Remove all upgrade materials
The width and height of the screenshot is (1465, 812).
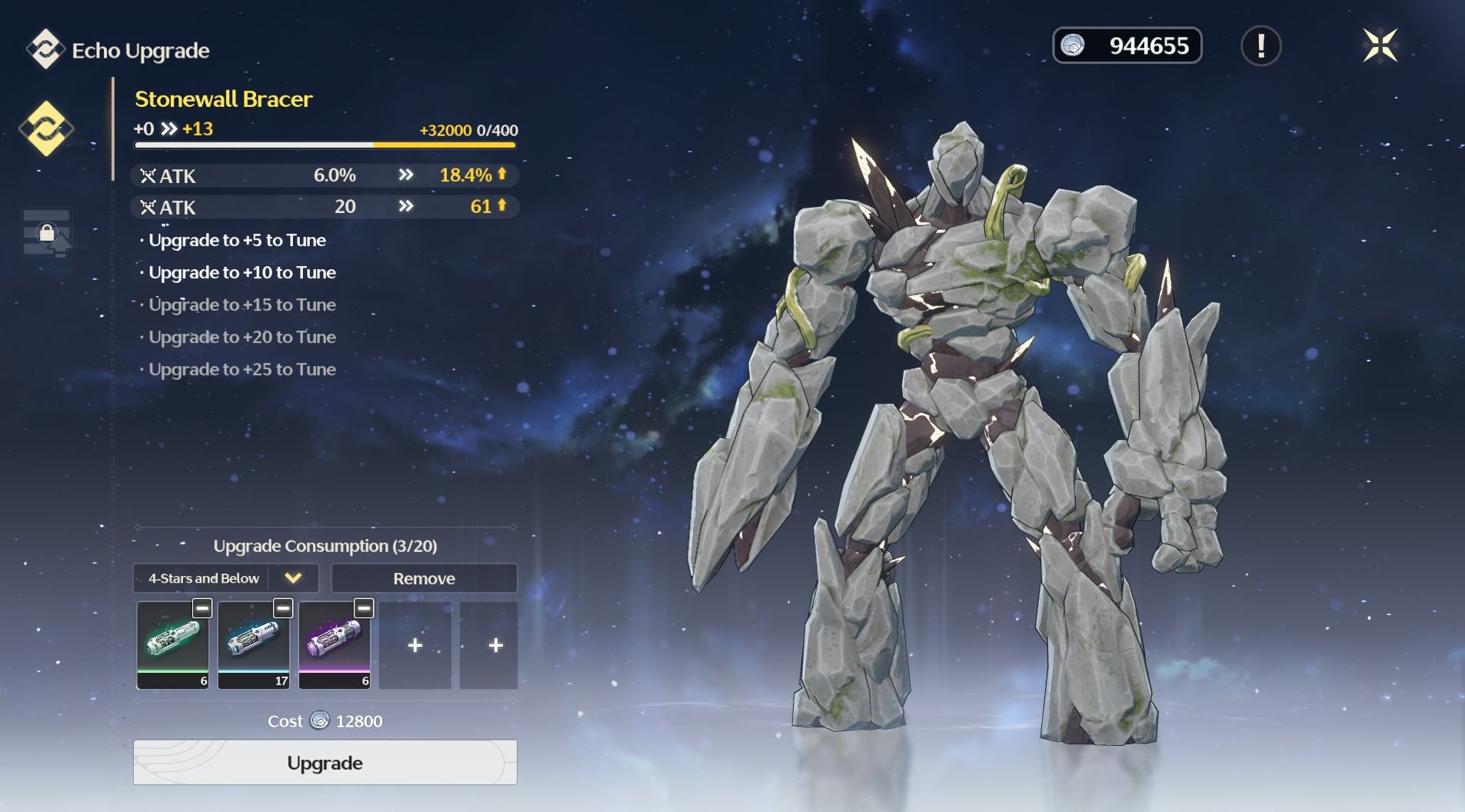pos(424,578)
